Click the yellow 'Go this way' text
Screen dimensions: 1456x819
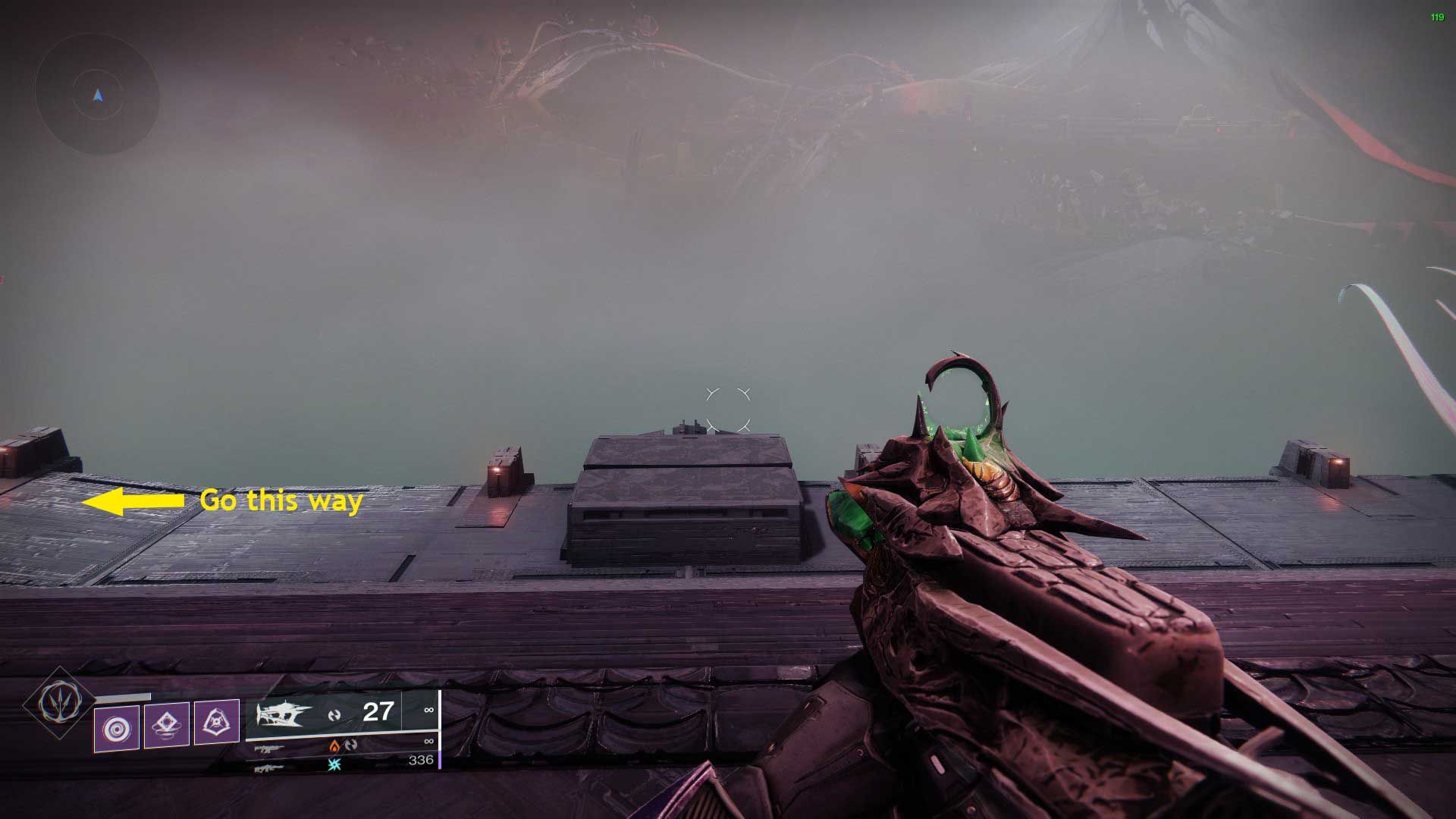pyautogui.click(x=281, y=501)
